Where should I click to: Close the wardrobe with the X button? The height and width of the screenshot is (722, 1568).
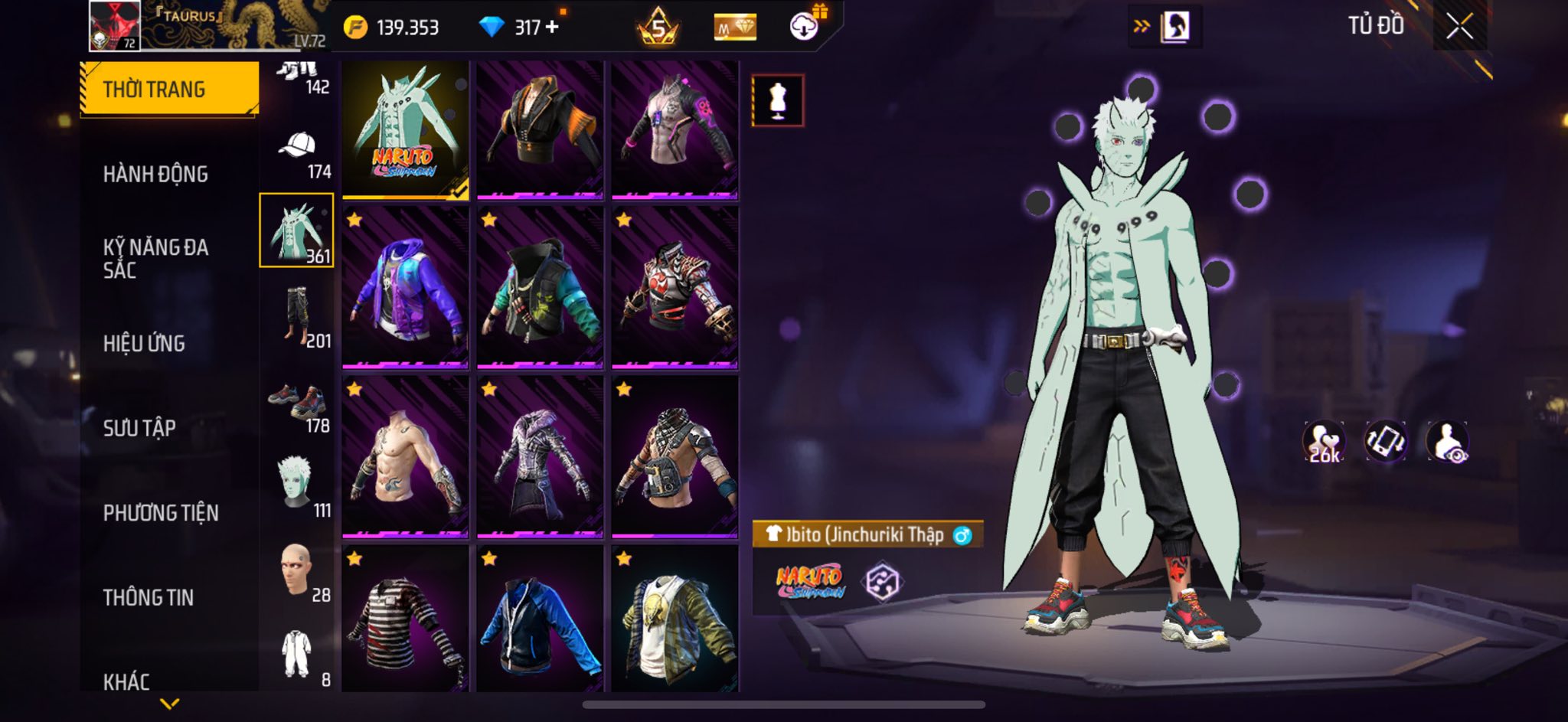click(x=1459, y=27)
